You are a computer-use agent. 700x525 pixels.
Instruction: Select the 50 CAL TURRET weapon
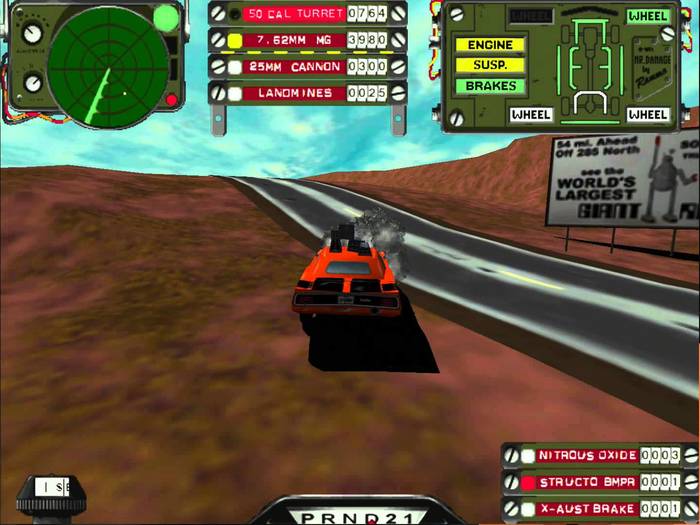(x=296, y=14)
